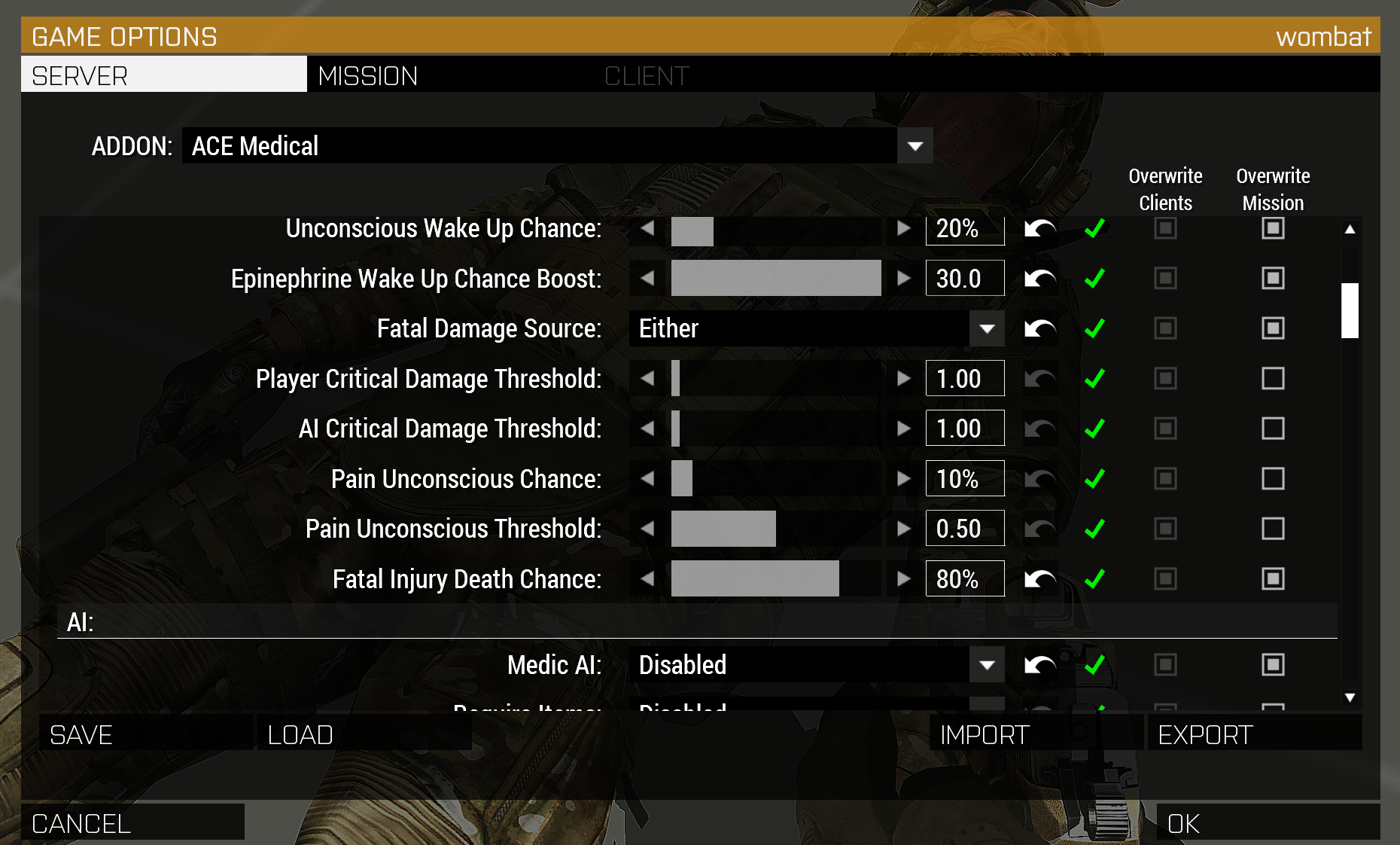
Task: Click the green checkmark beside Epinephrine Wake Up Chance Boost
Action: click(1095, 279)
